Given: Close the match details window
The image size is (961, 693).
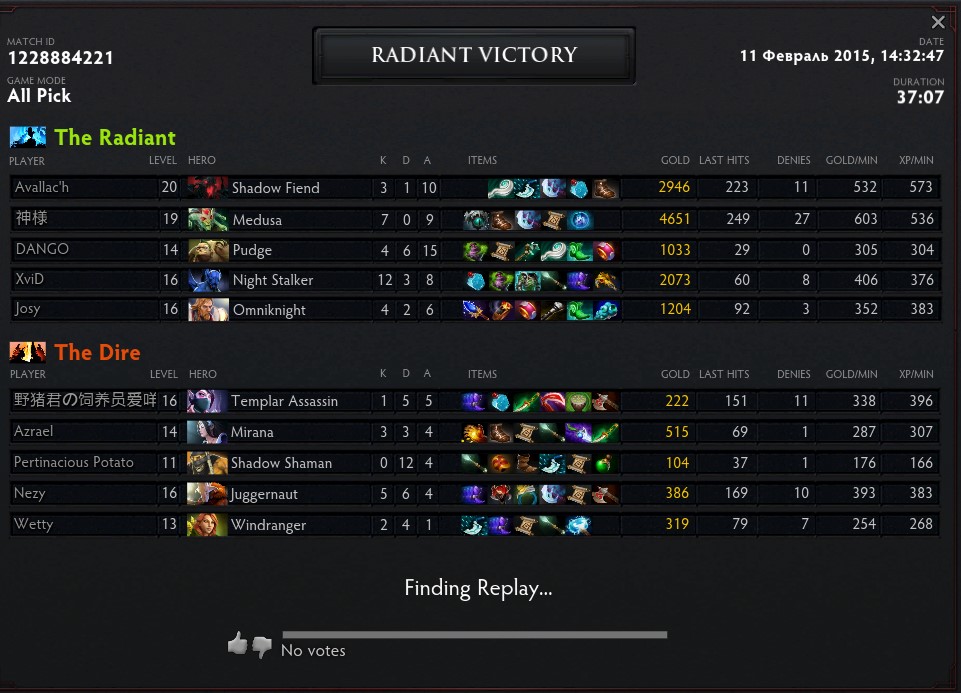Looking at the screenshot, I should [x=938, y=22].
